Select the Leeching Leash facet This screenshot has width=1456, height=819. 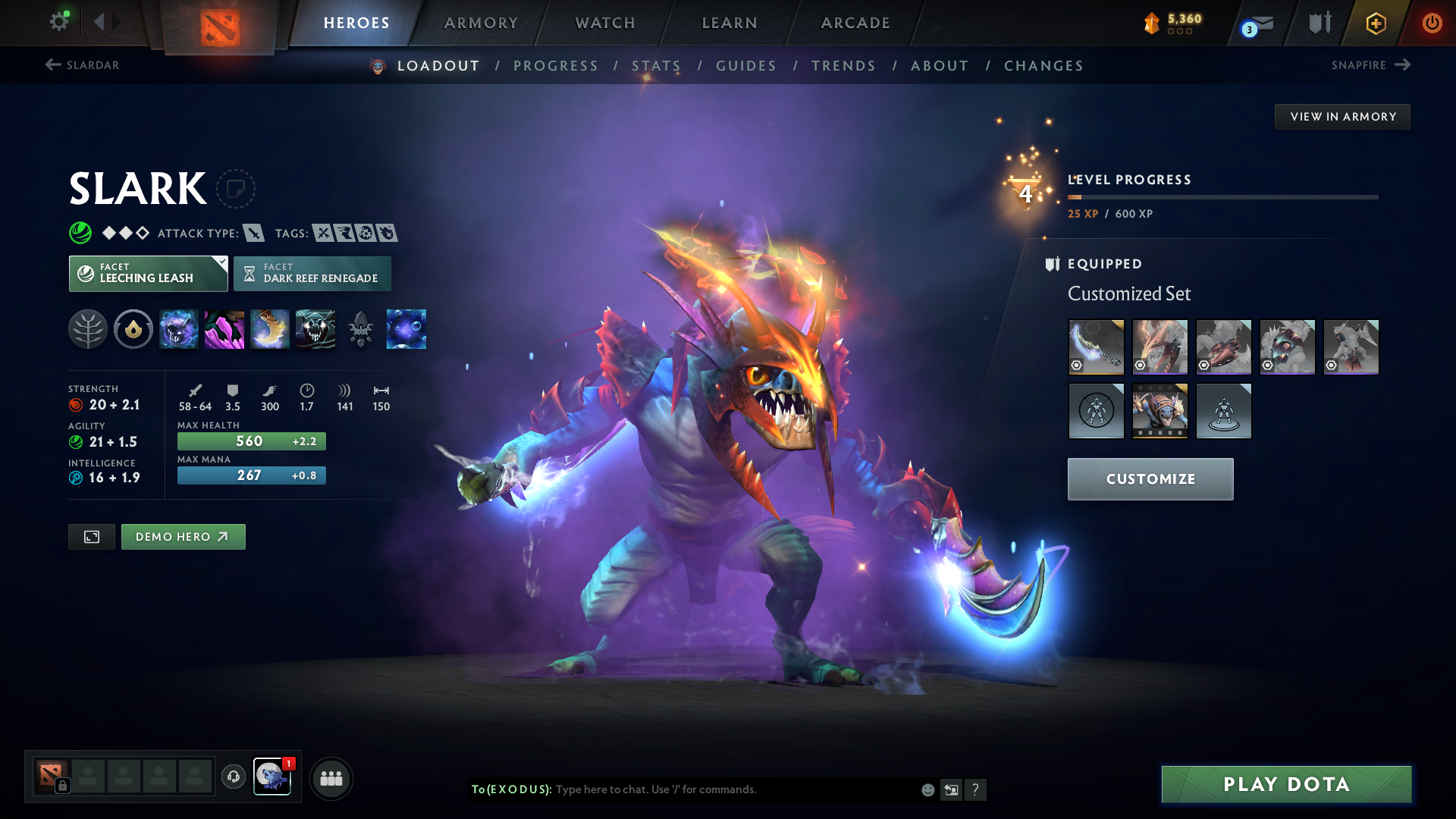tap(148, 273)
